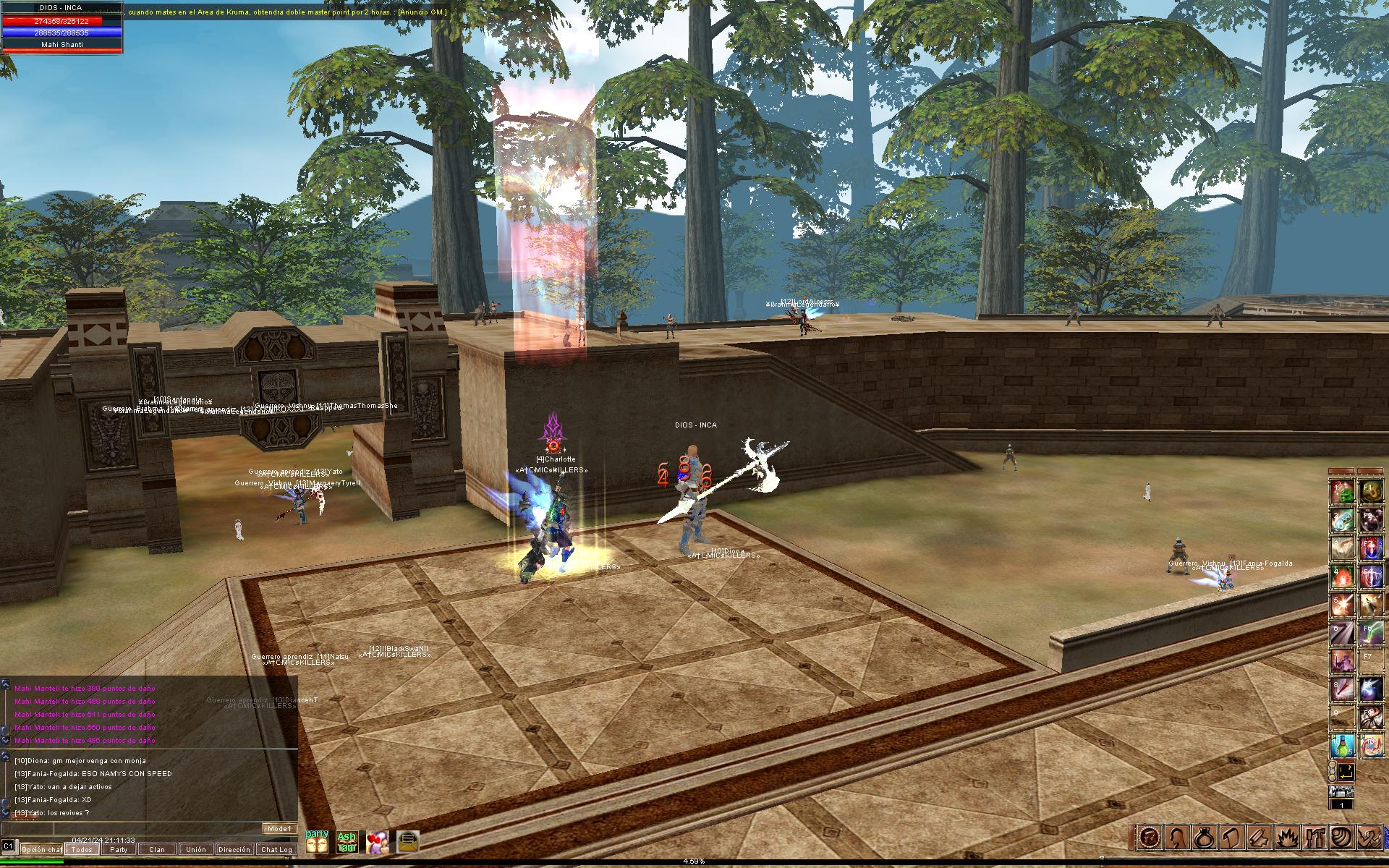The height and width of the screenshot is (868, 1389).
Task: Open the mail envelope icon
Action: (408, 841)
